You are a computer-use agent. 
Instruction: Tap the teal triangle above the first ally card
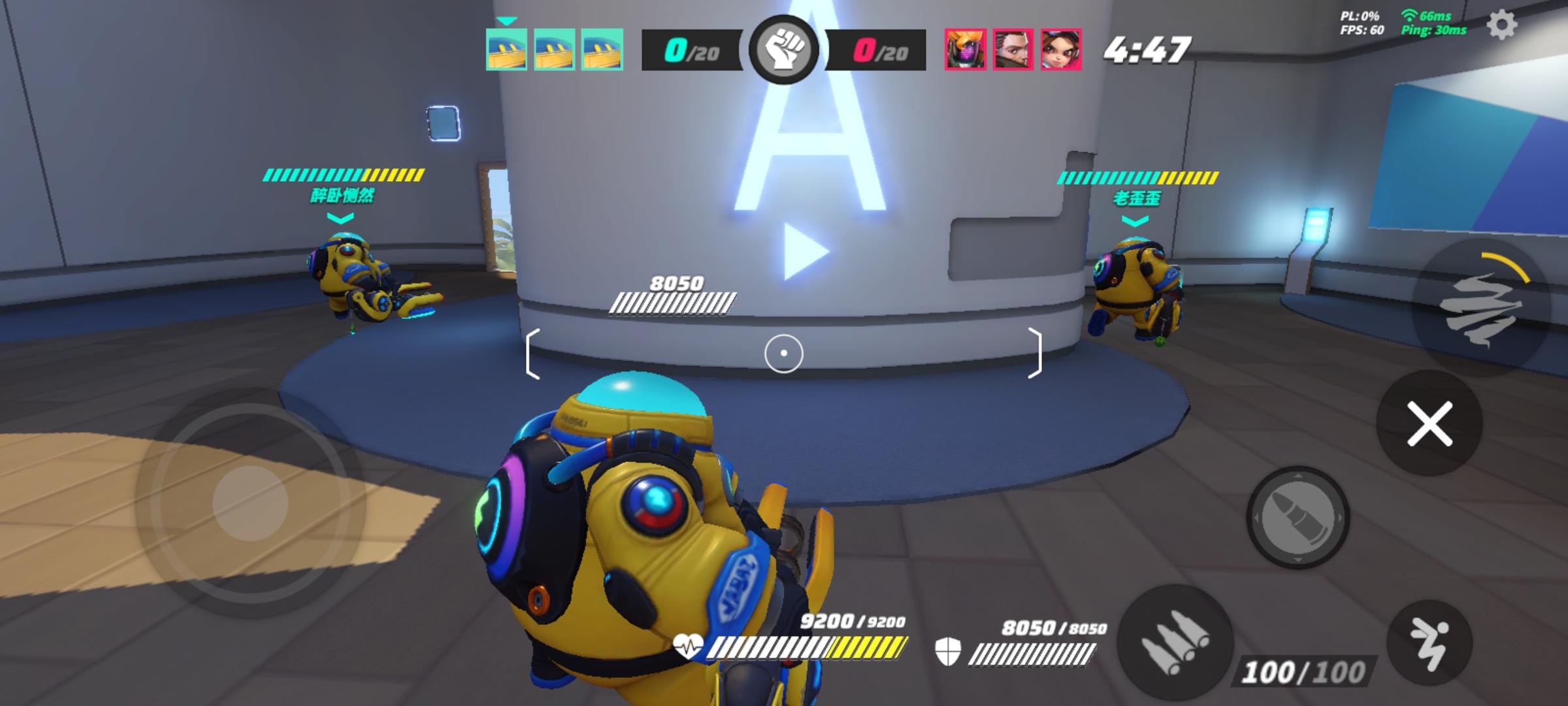point(506,20)
